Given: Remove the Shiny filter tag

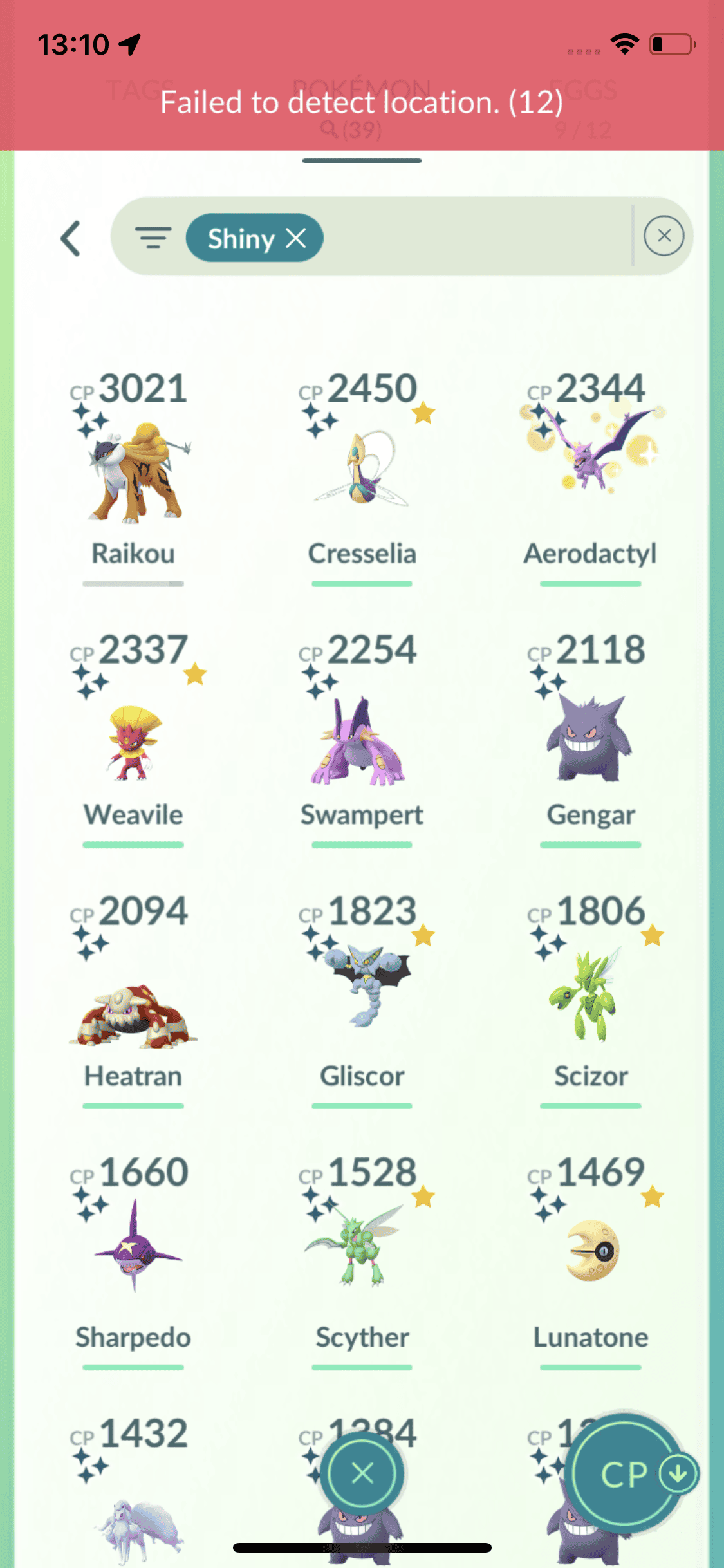Looking at the screenshot, I should [x=296, y=239].
